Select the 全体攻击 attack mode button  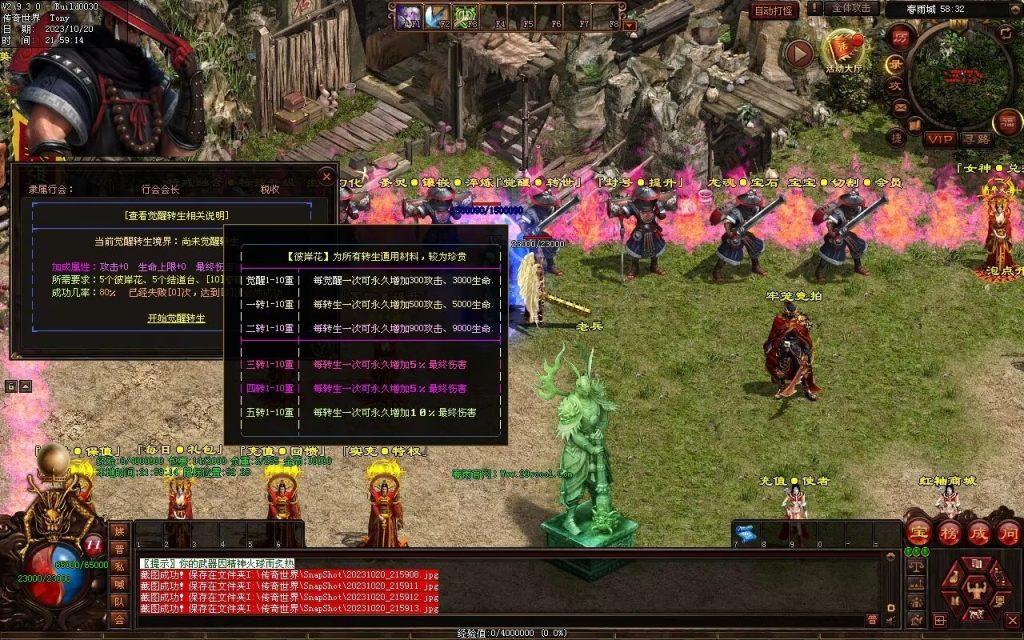[855, 9]
